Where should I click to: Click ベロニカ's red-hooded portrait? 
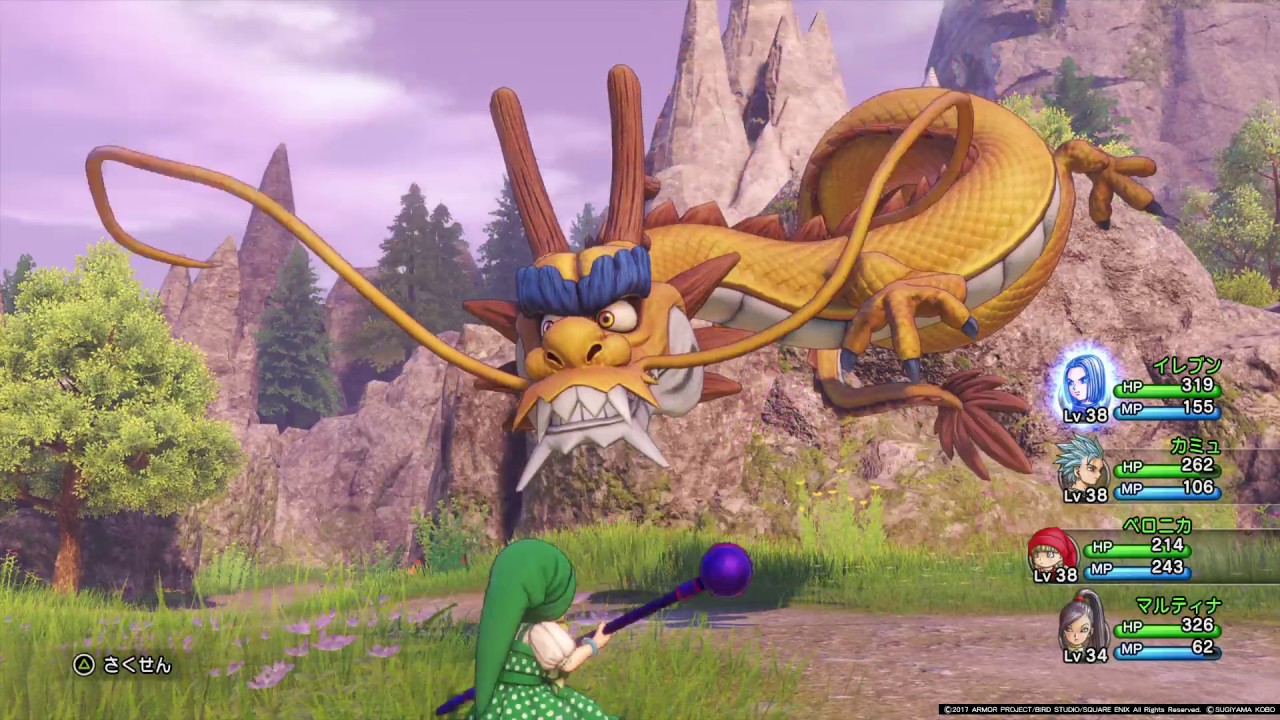1052,548
